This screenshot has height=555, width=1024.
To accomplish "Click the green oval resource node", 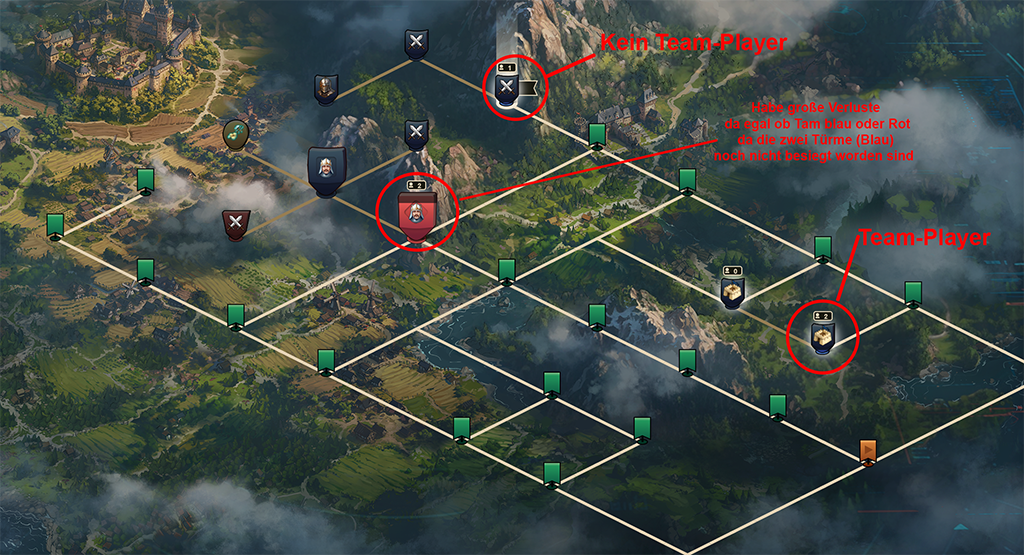I will click(x=236, y=135).
